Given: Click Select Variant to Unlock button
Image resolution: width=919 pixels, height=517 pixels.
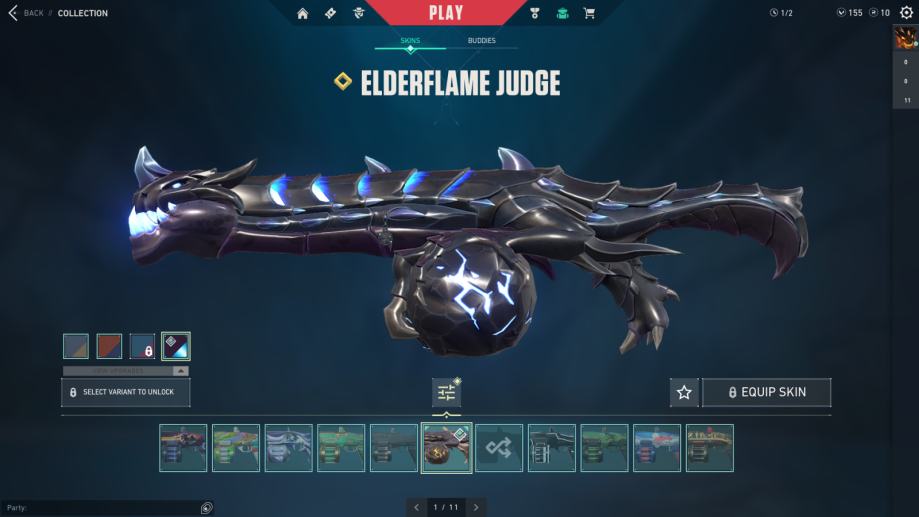Looking at the screenshot, I should click(x=126, y=392).
